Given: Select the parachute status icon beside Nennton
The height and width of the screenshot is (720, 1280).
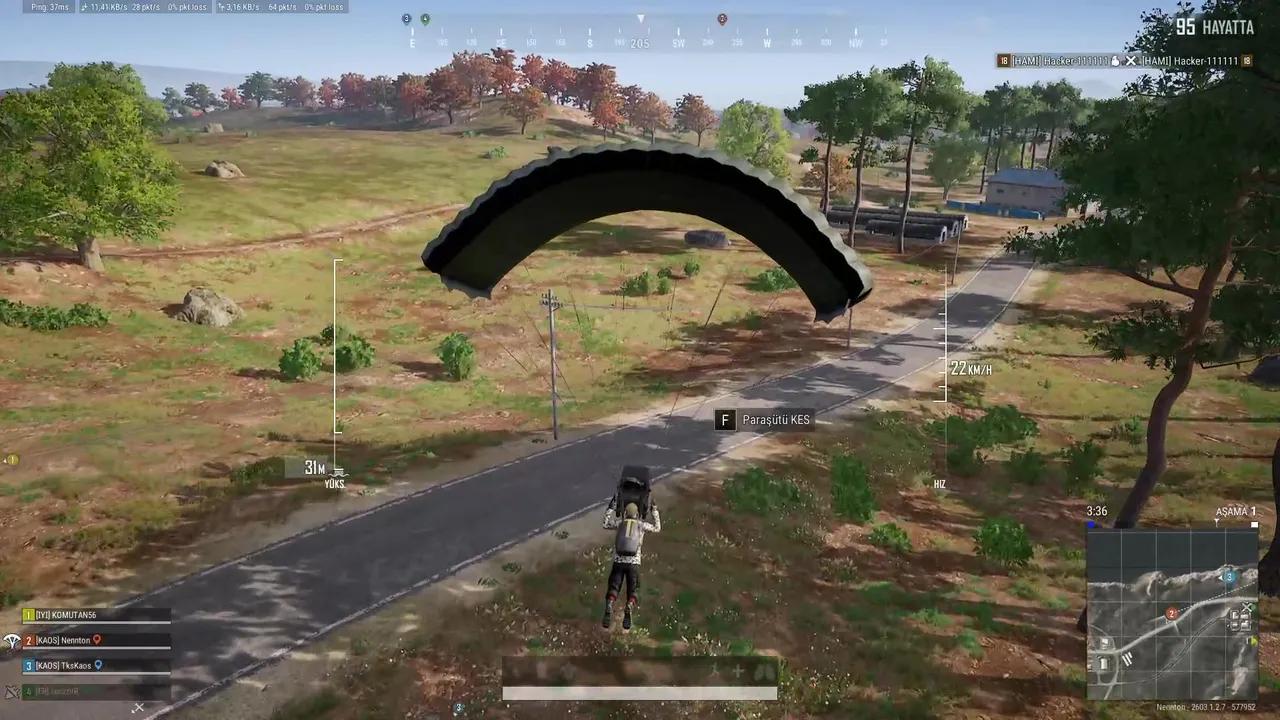Looking at the screenshot, I should (x=13, y=640).
